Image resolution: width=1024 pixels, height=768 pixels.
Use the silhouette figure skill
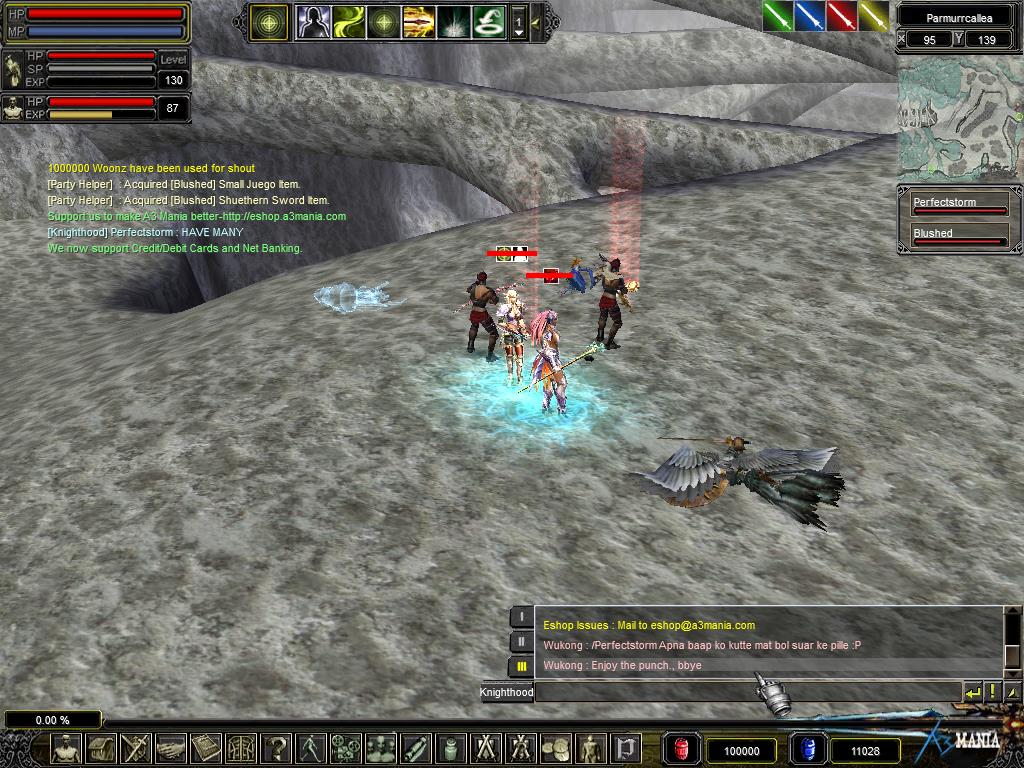tap(313, 21)
